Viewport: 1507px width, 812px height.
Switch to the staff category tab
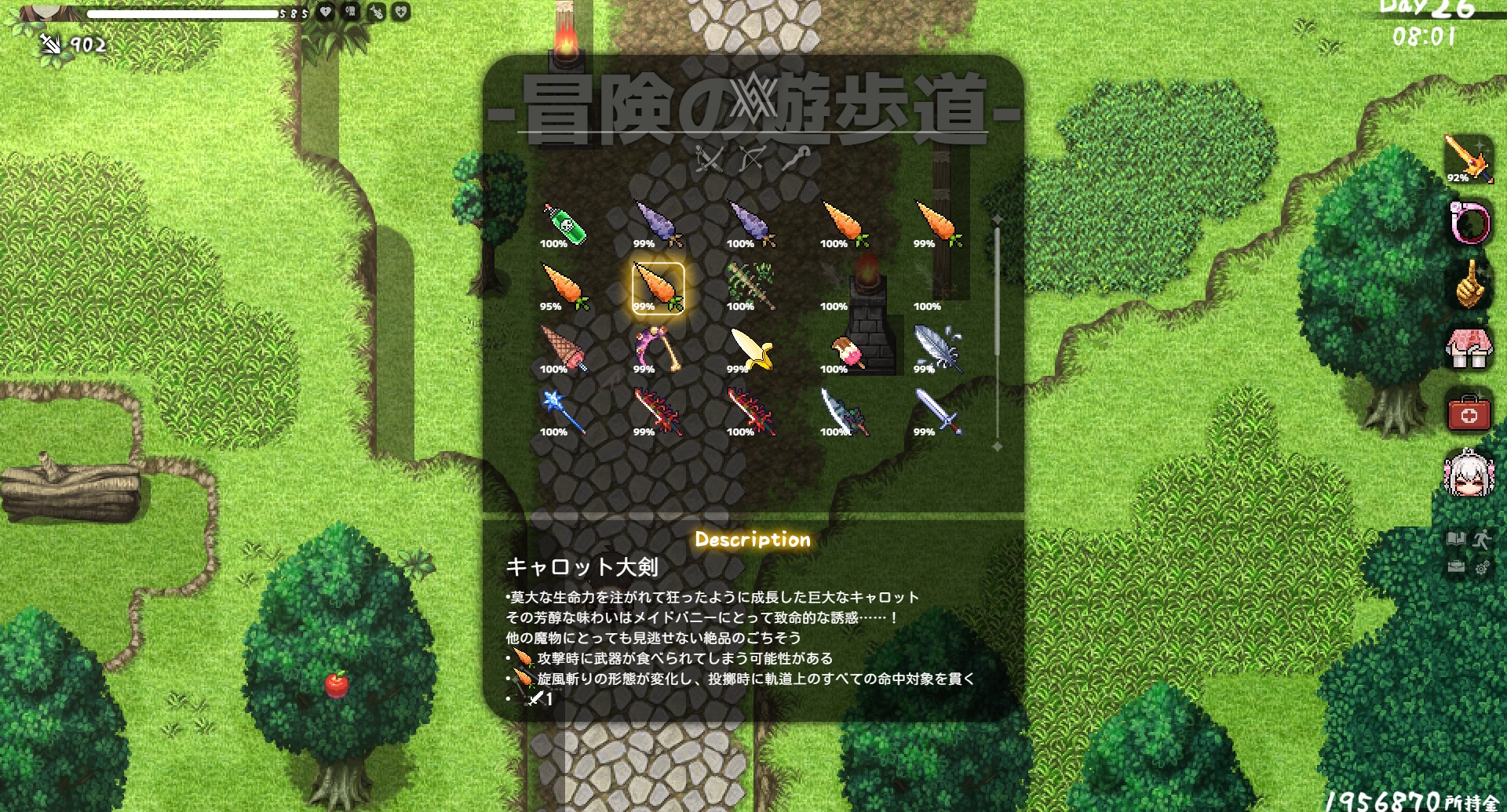point(796,159)
